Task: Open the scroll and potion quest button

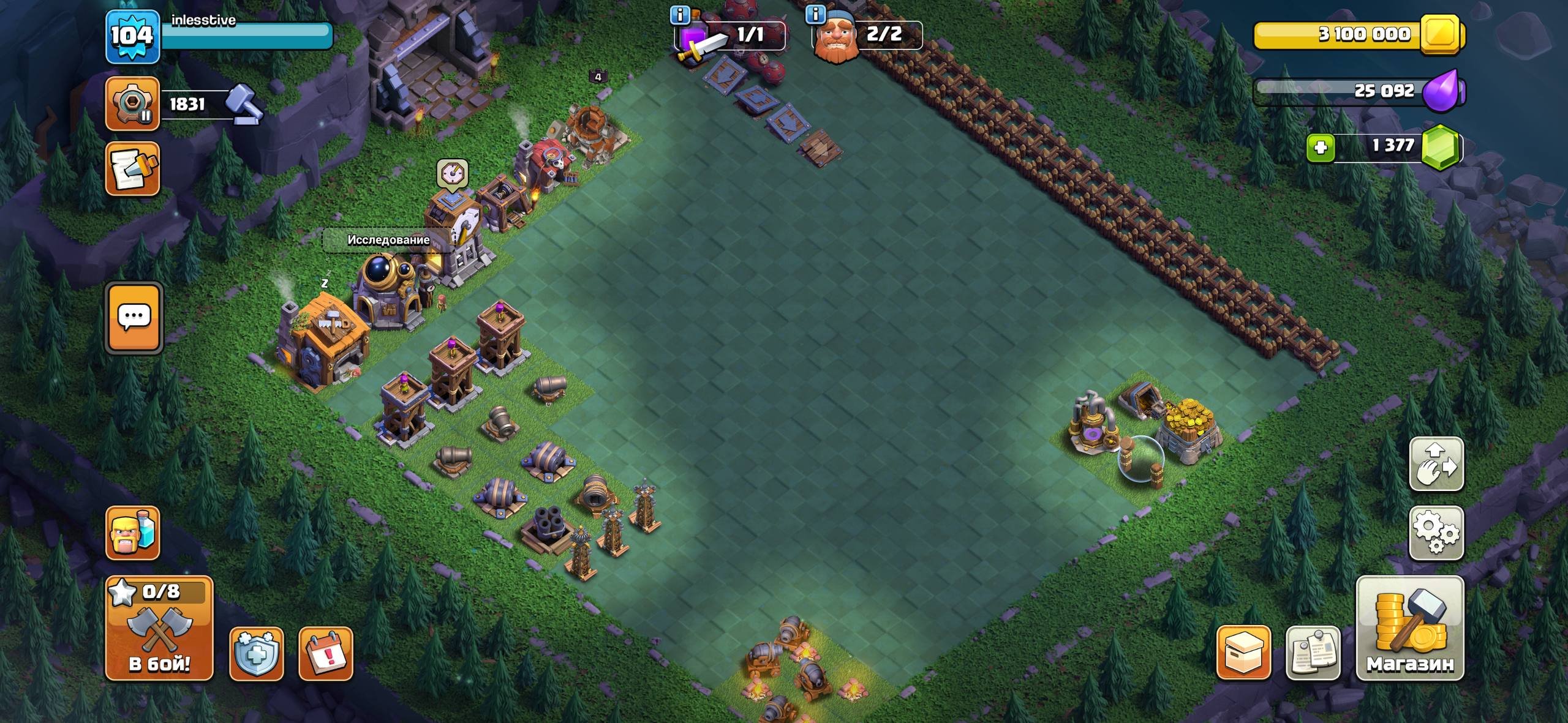Action: [132, 169]
